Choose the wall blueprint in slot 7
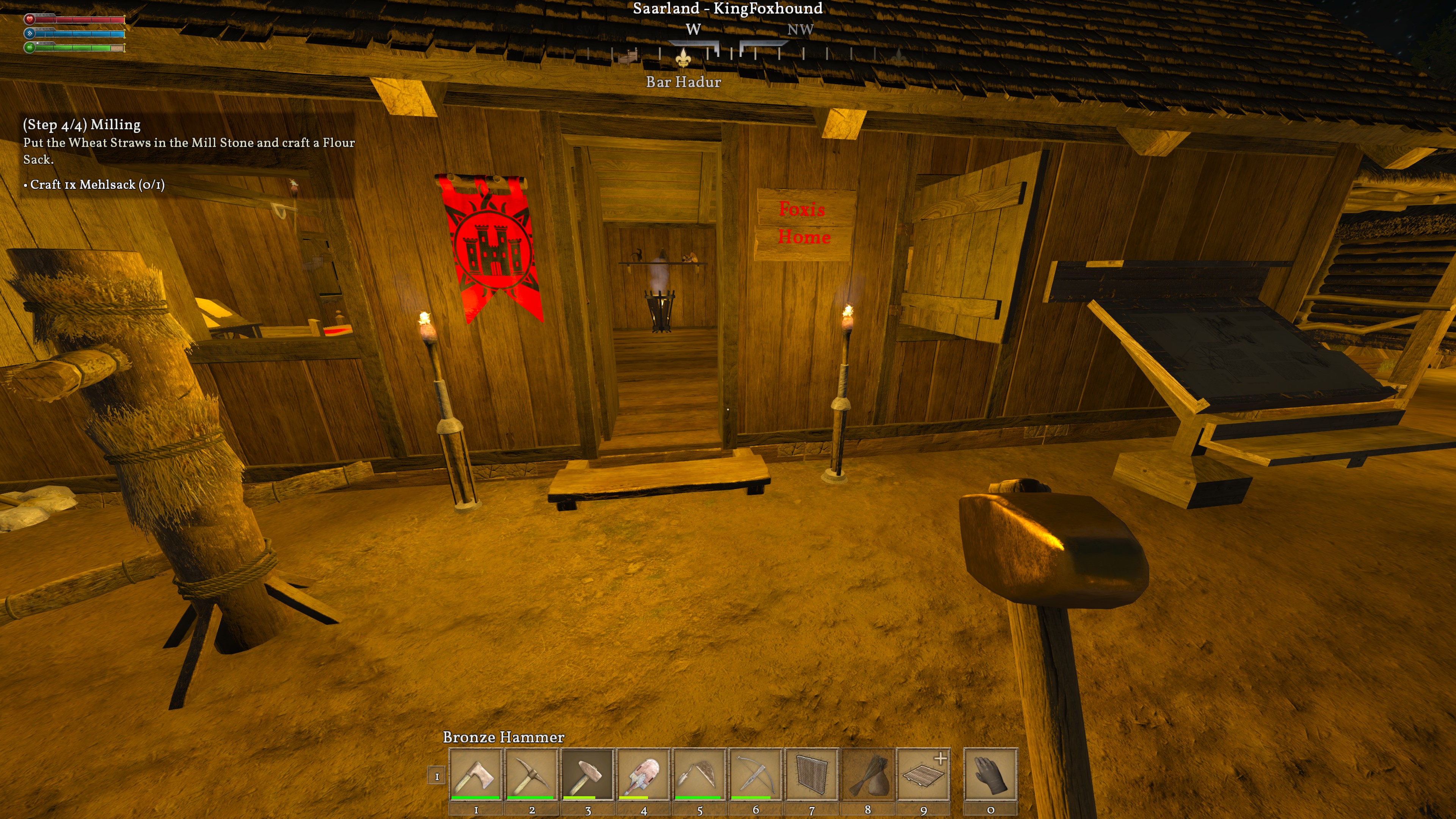 pyautogui.click(x=811, y=774)
